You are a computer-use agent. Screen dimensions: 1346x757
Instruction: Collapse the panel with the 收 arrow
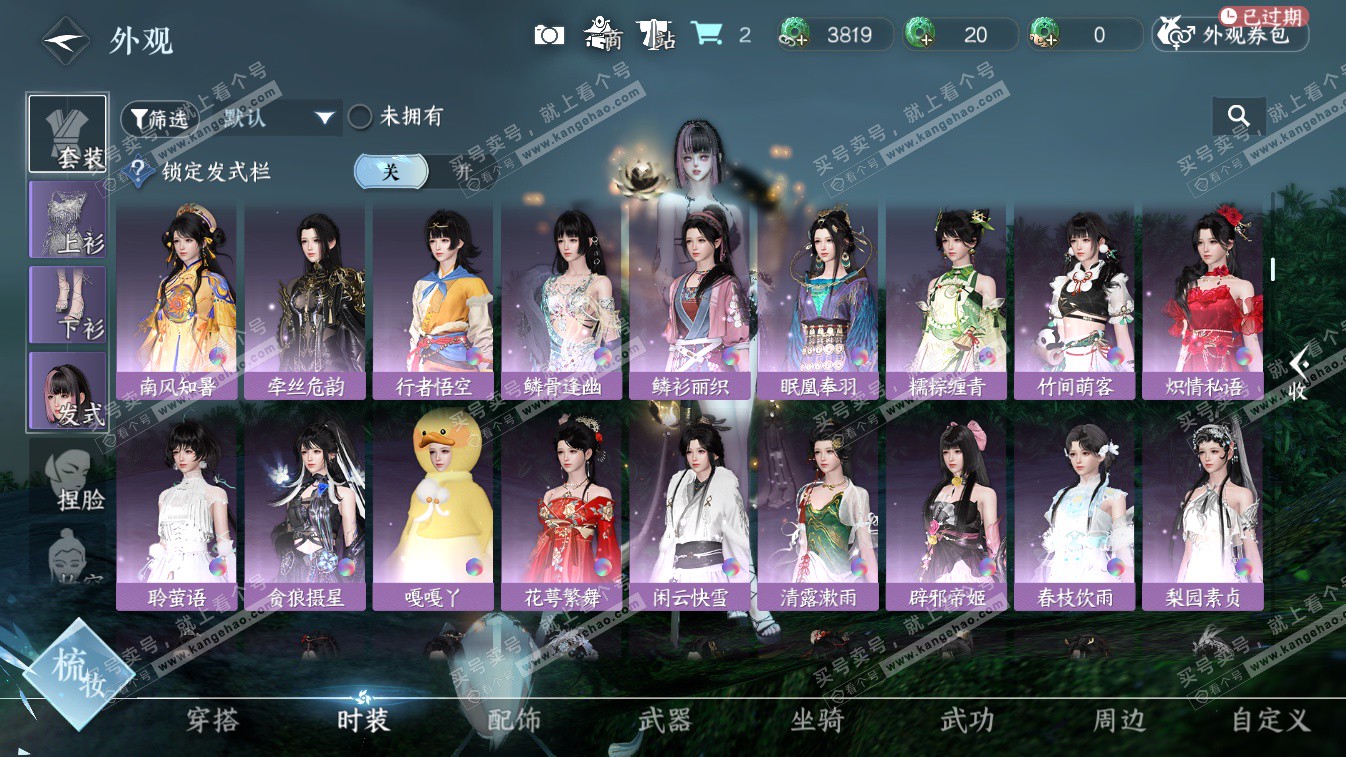coord(1298,375)
